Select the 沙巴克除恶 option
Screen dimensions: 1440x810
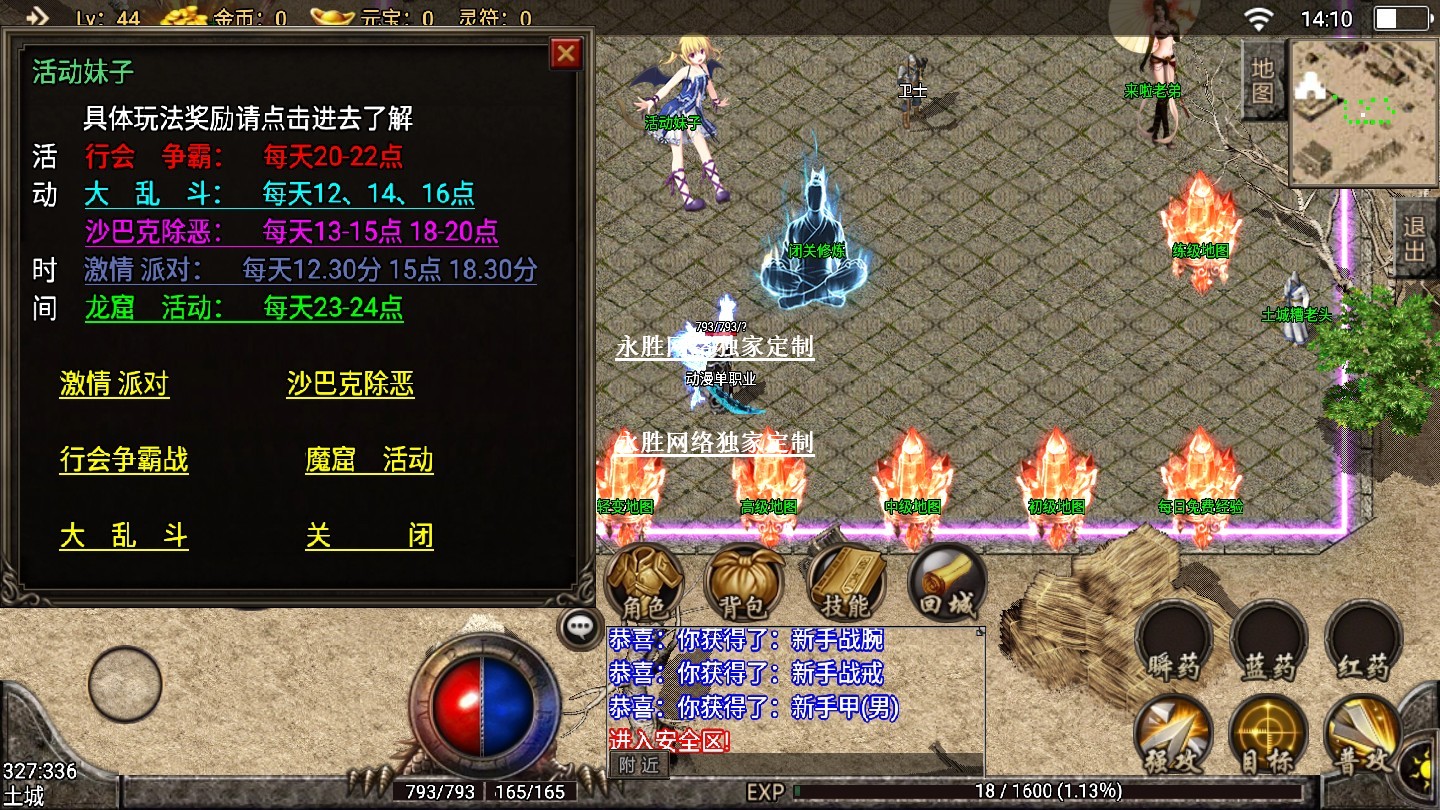(350, 385)
